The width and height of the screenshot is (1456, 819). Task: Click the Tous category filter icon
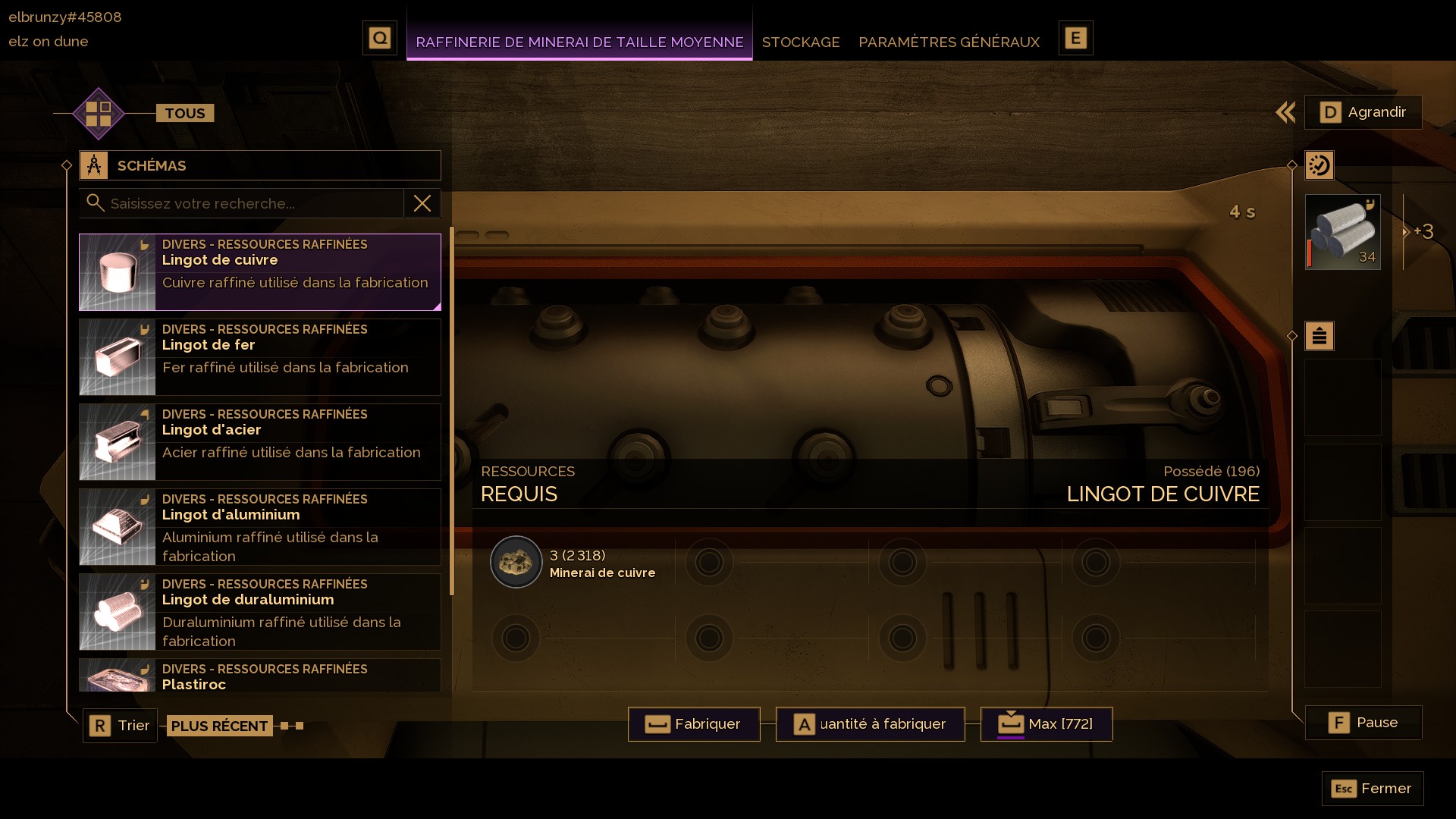tap(99, 114)
